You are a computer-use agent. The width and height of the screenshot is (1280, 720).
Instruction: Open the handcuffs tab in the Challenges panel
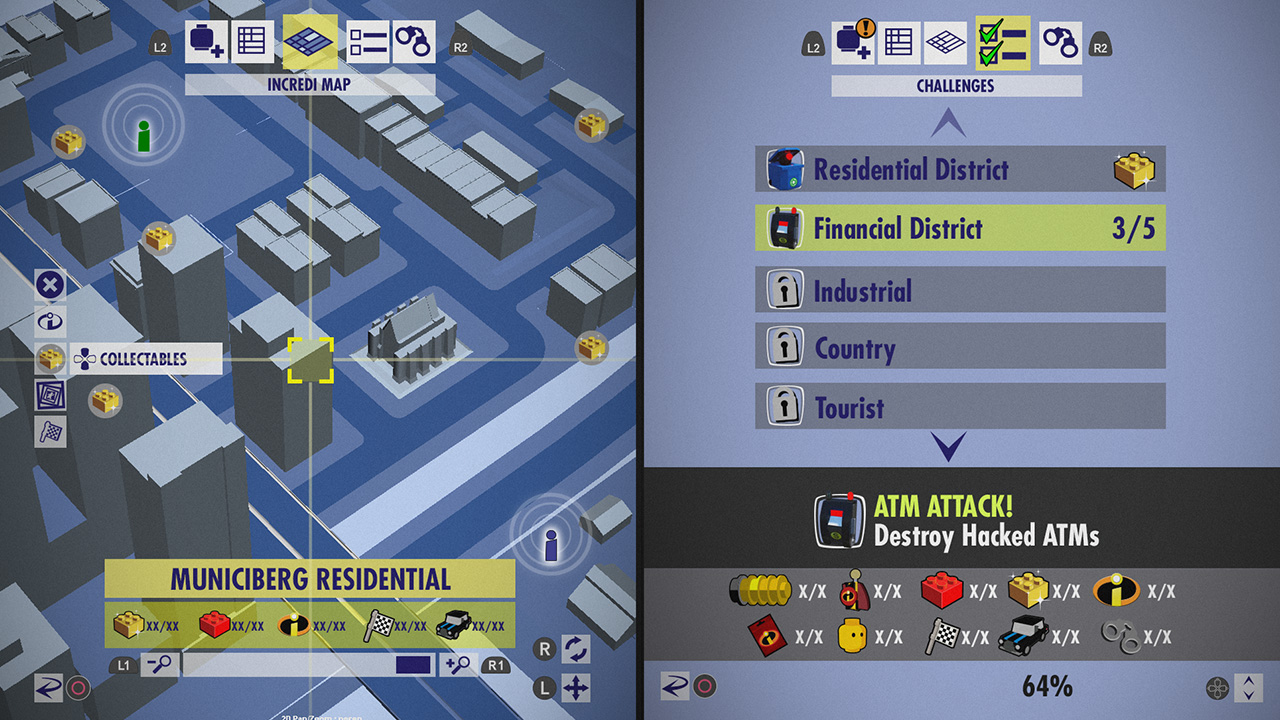point(1060,44)
